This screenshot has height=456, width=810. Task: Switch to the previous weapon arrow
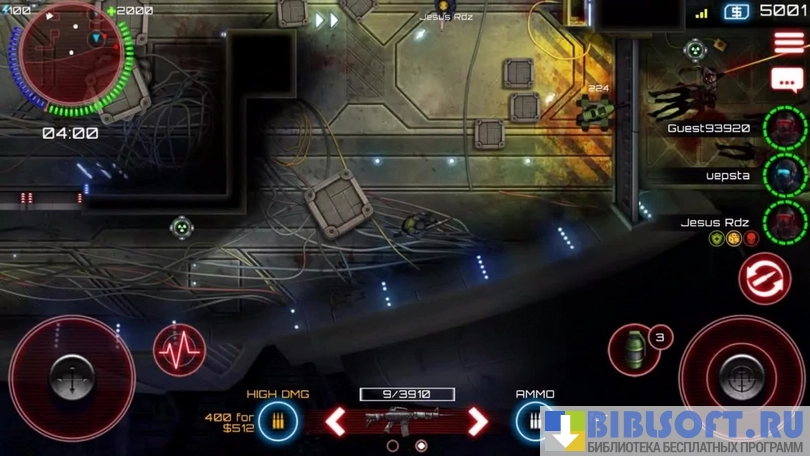pos(336,421)
